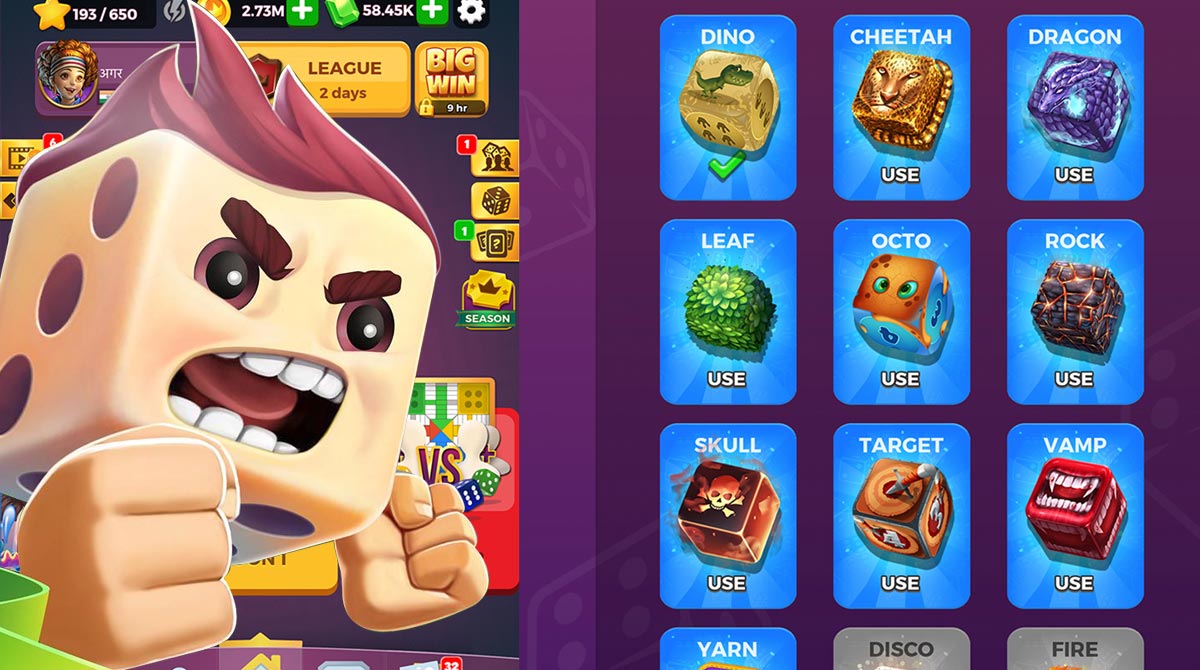Image resolution: width=1200 pixels, height=670 pixels.
Task: Equip the Dragon dice
Action: tap(1074, 175)
